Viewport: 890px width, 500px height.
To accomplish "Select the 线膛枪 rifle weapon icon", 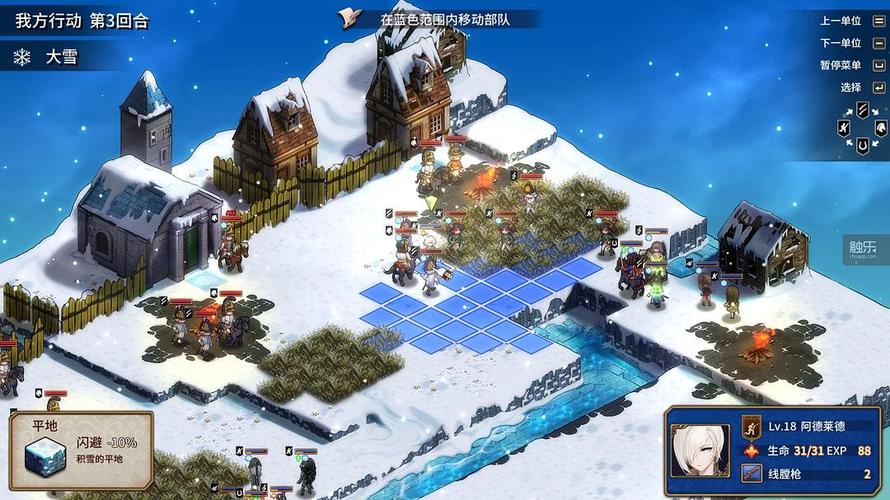I will coord(751,473).
